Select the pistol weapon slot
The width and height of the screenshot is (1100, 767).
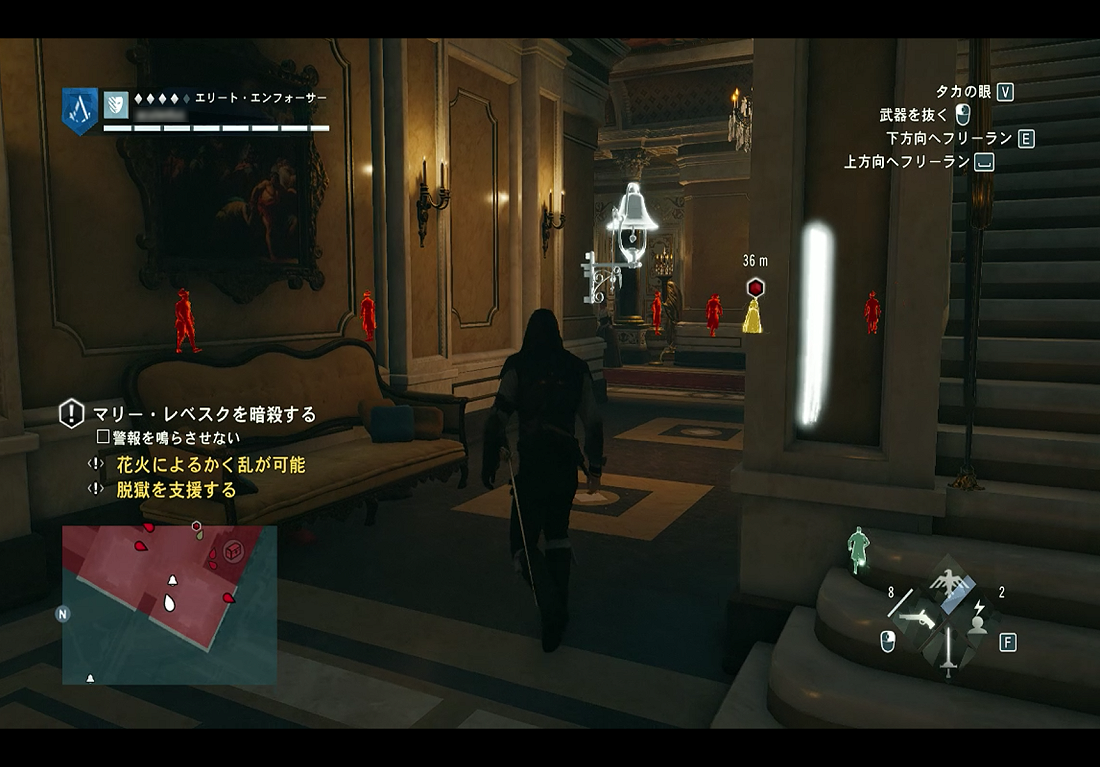tap(916, 619)
